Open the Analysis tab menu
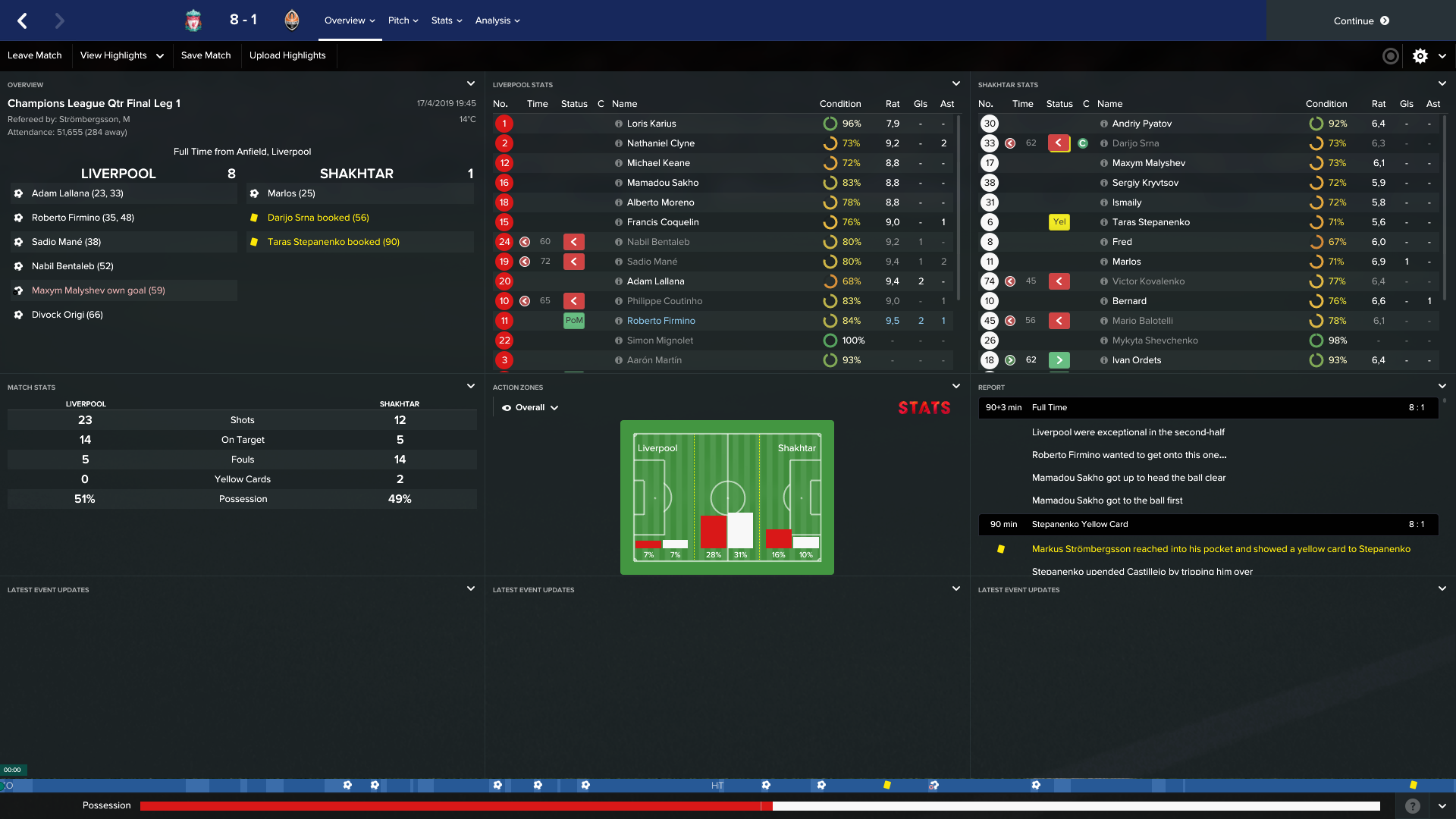The height and width of the screenshot is (819, 1456). point(497,20)
